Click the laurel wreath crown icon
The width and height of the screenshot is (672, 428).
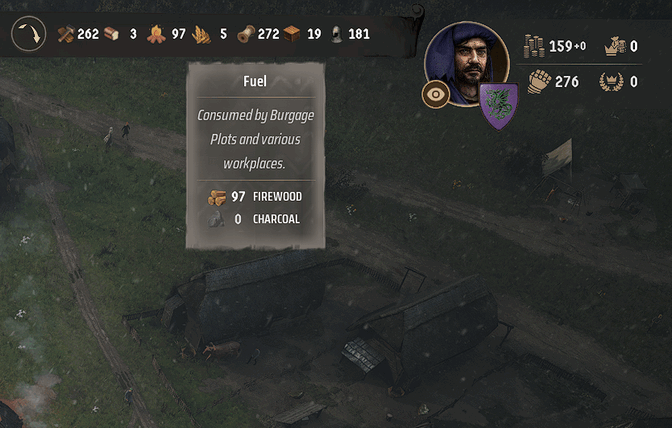pos(609,81)
